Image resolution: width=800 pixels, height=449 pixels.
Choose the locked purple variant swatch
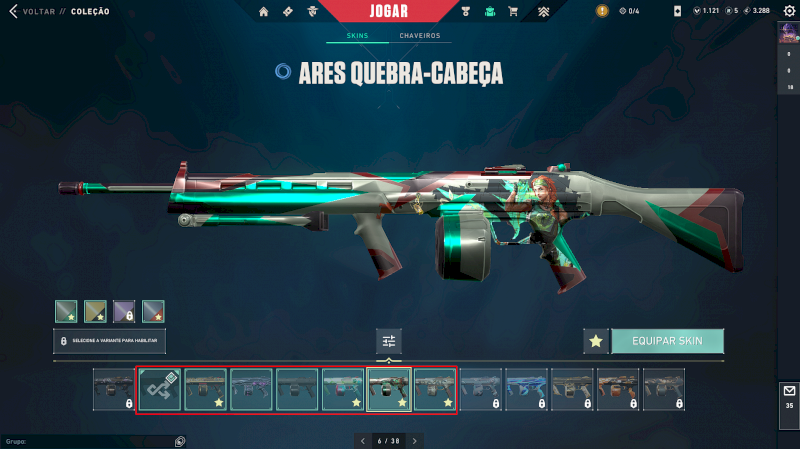[124, 311]
